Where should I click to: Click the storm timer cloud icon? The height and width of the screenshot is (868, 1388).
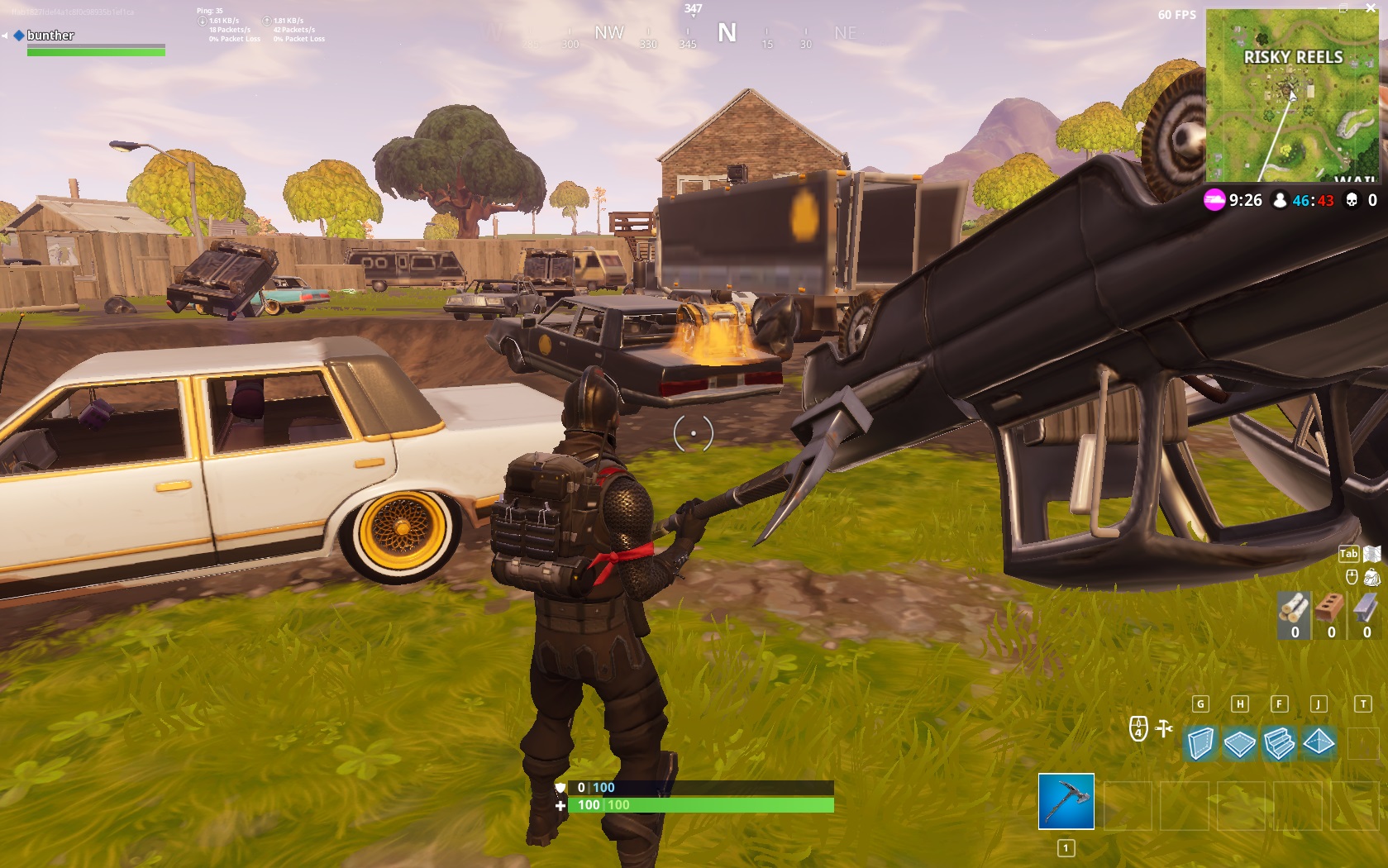(x=1212, y=200)
